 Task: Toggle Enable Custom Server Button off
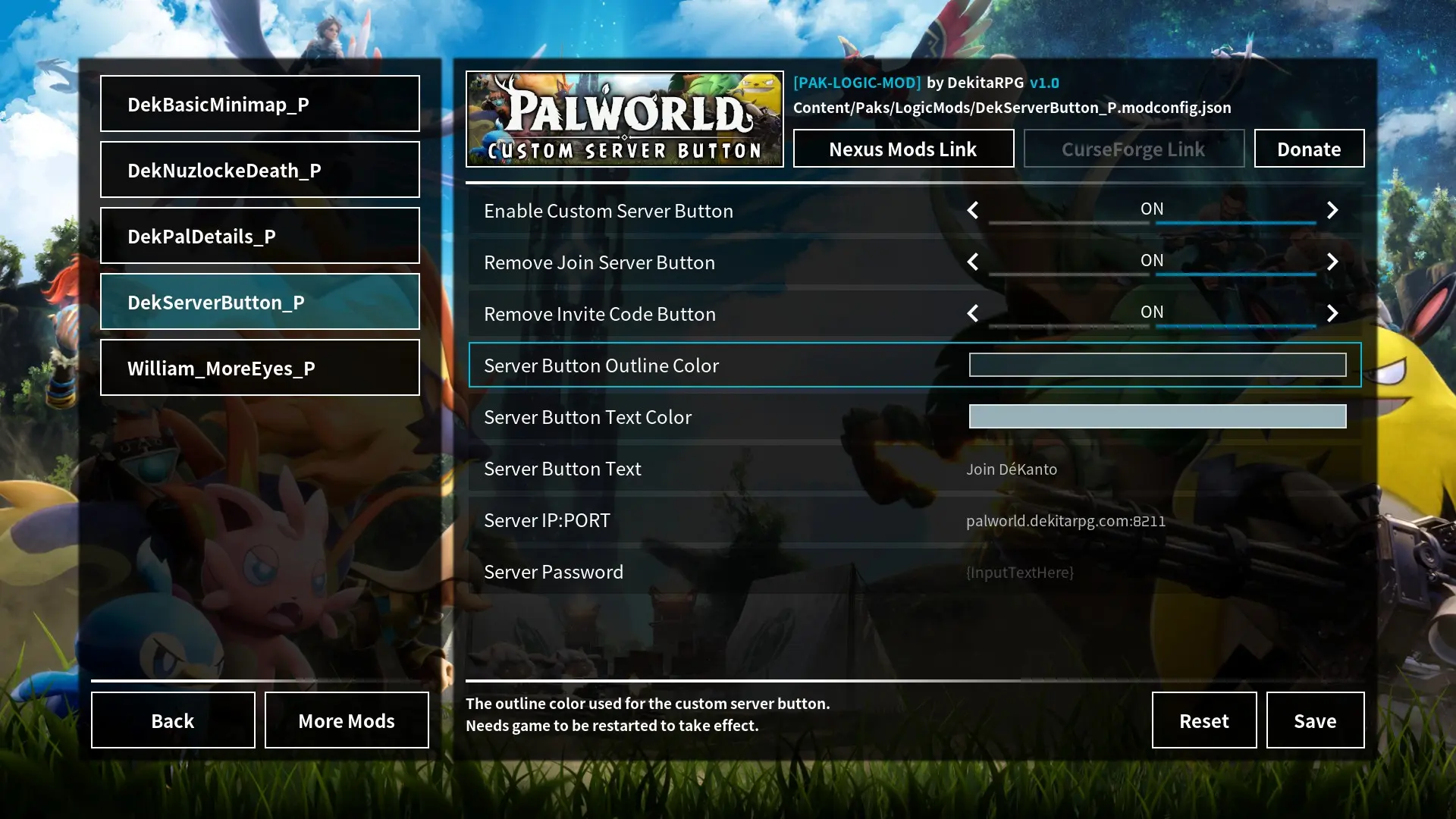point(1152,210)
